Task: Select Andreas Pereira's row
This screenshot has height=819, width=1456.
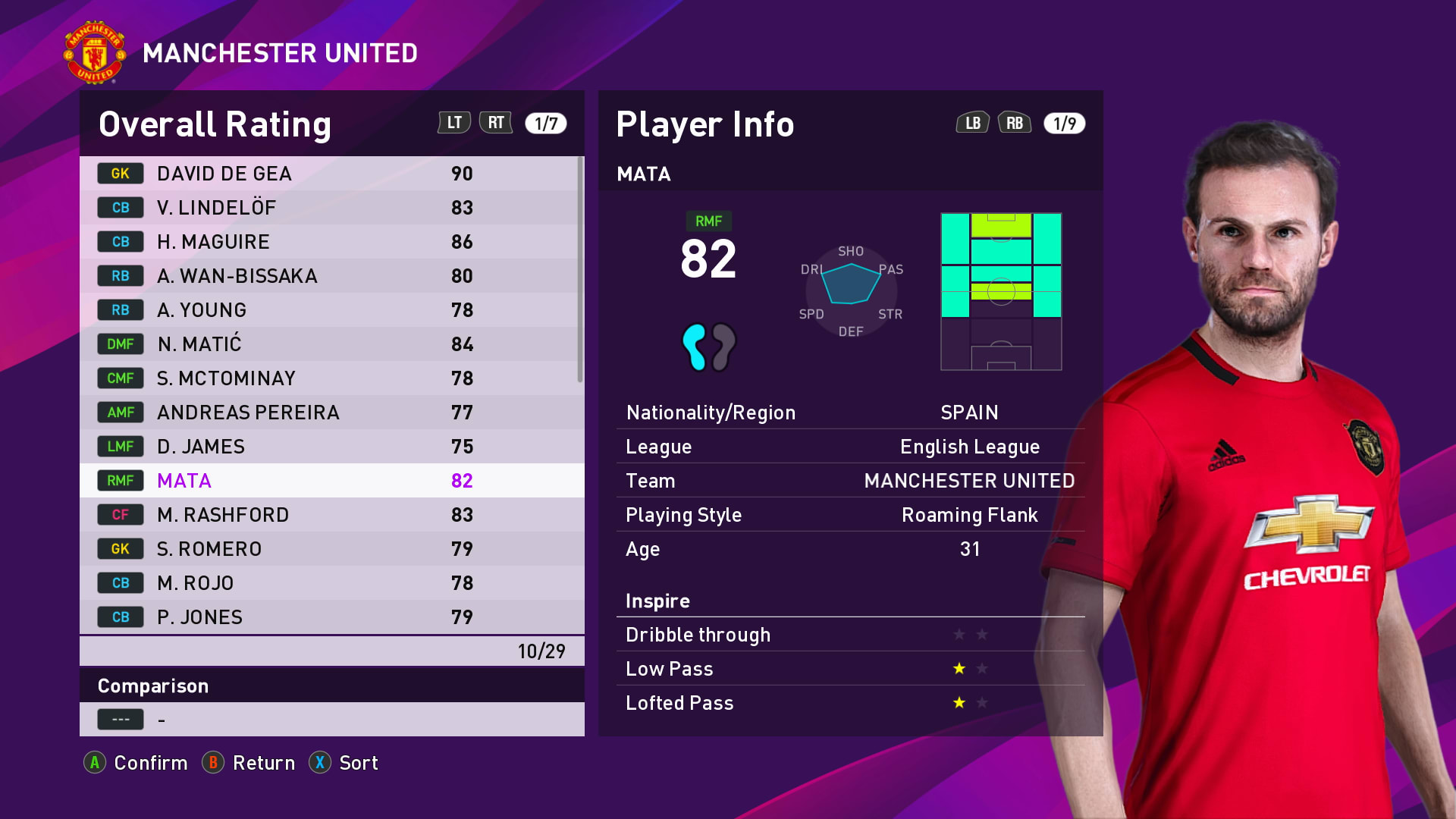Action: click(331, 413)
